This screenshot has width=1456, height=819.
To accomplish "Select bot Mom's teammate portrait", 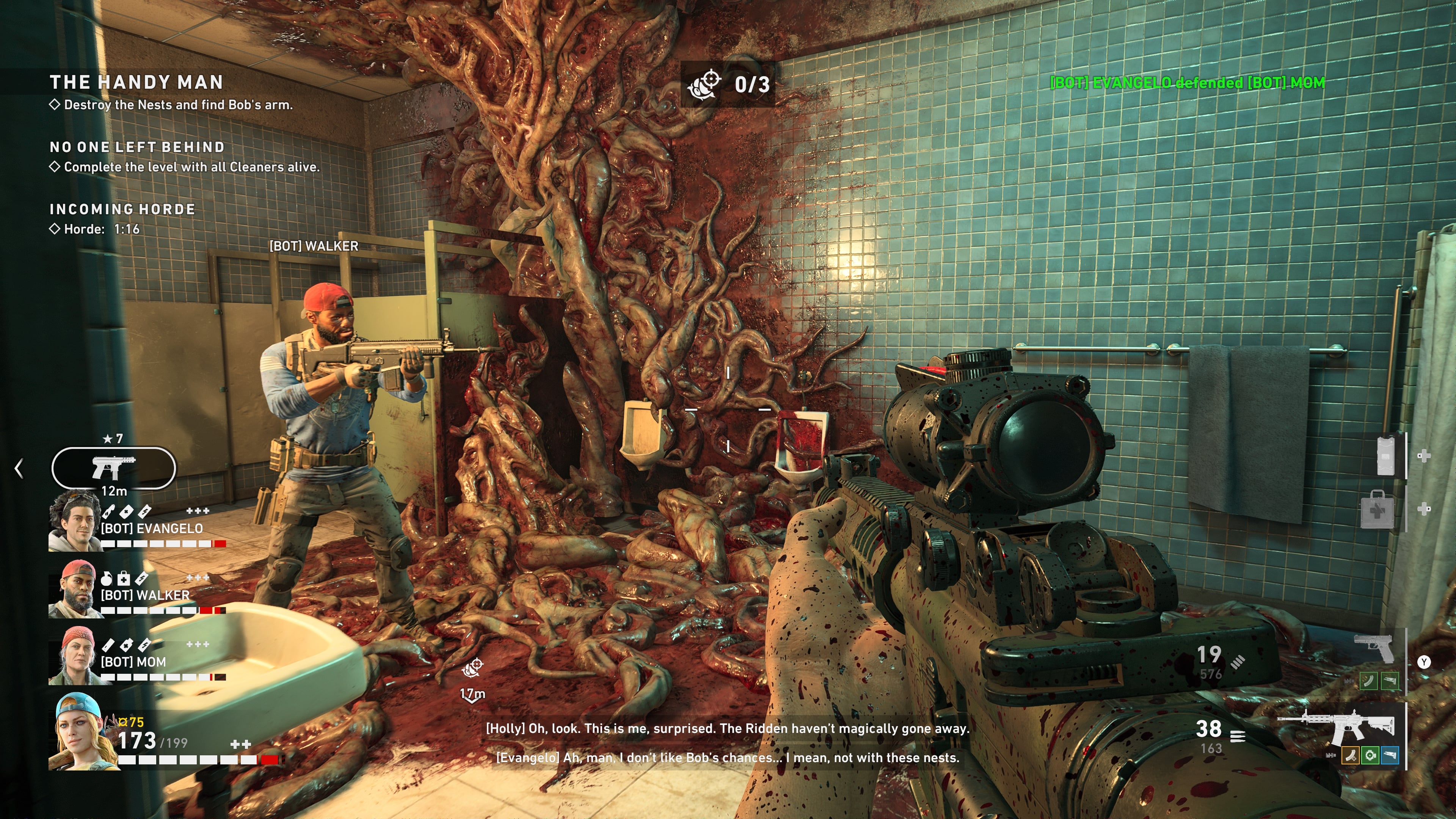I will click(x=77, y=656).
